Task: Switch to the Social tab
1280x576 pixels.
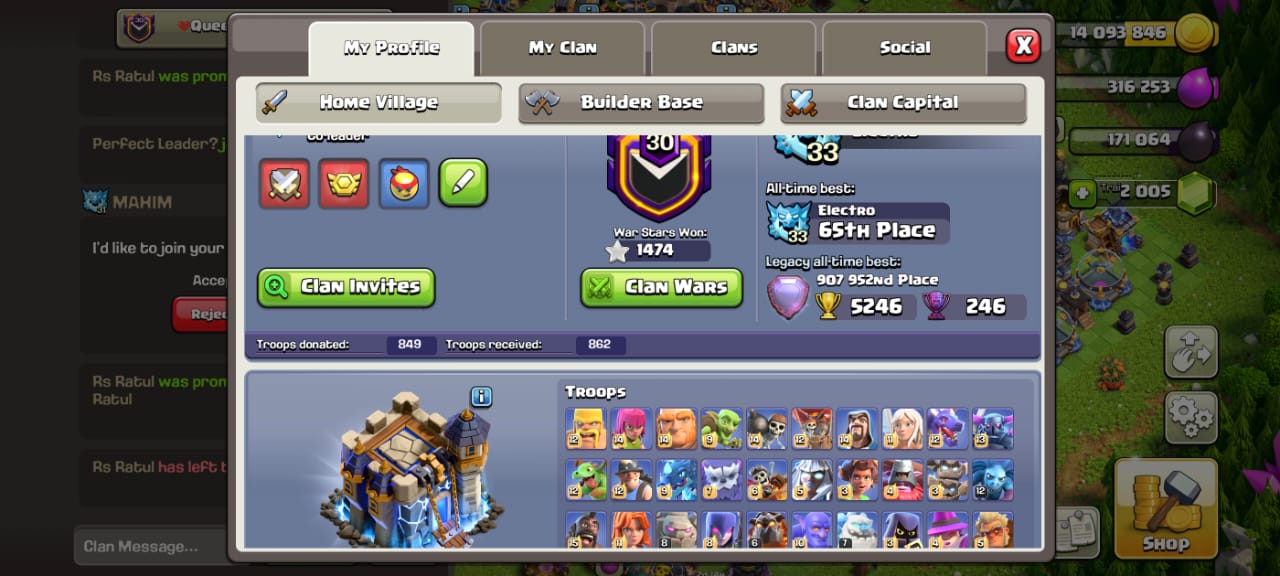Action: pyautogui.click(x=904, y=48)
